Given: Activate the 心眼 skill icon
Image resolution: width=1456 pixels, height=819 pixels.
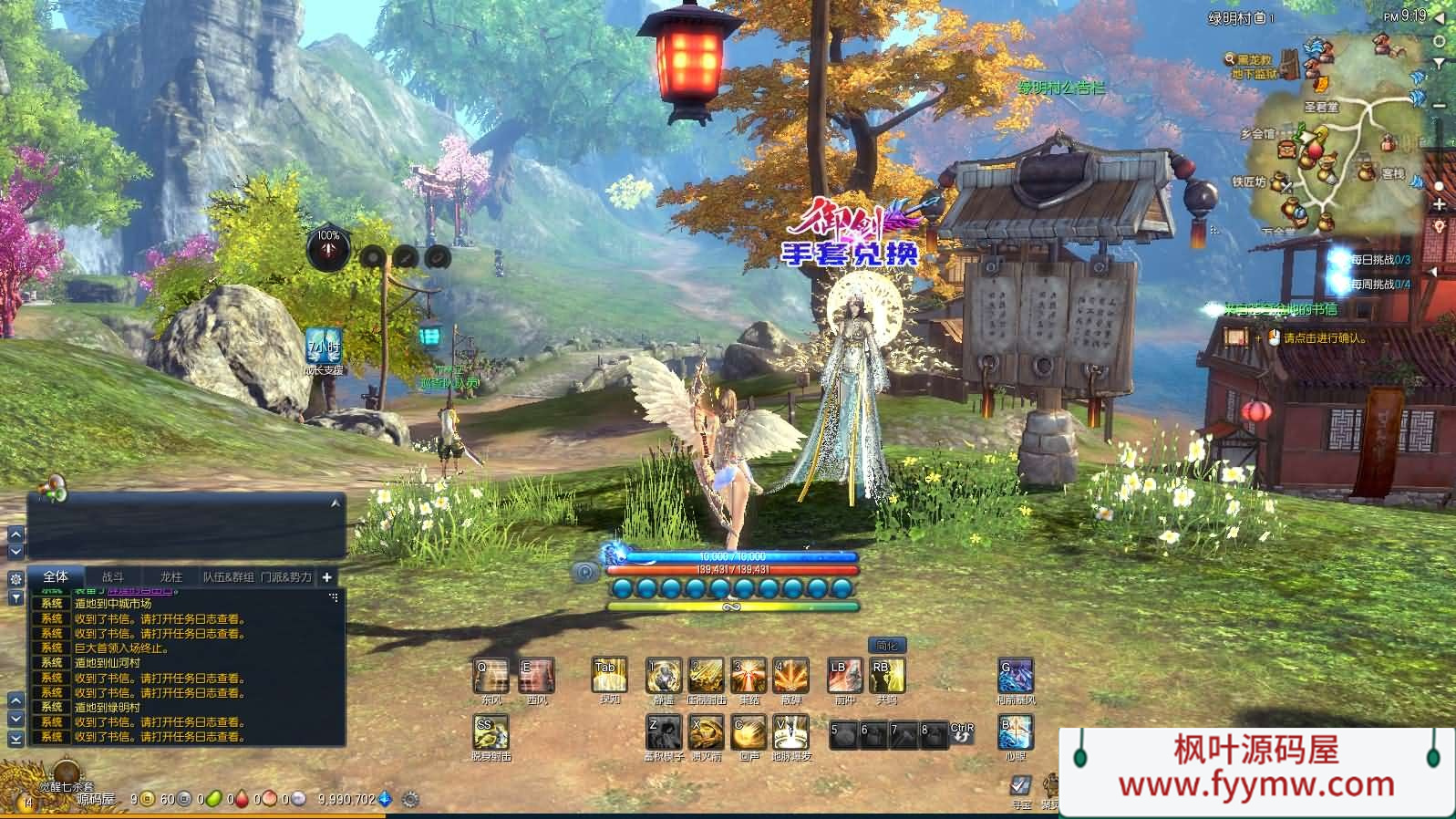Looking at the screenshot, I should click(x=1016, y=731).
